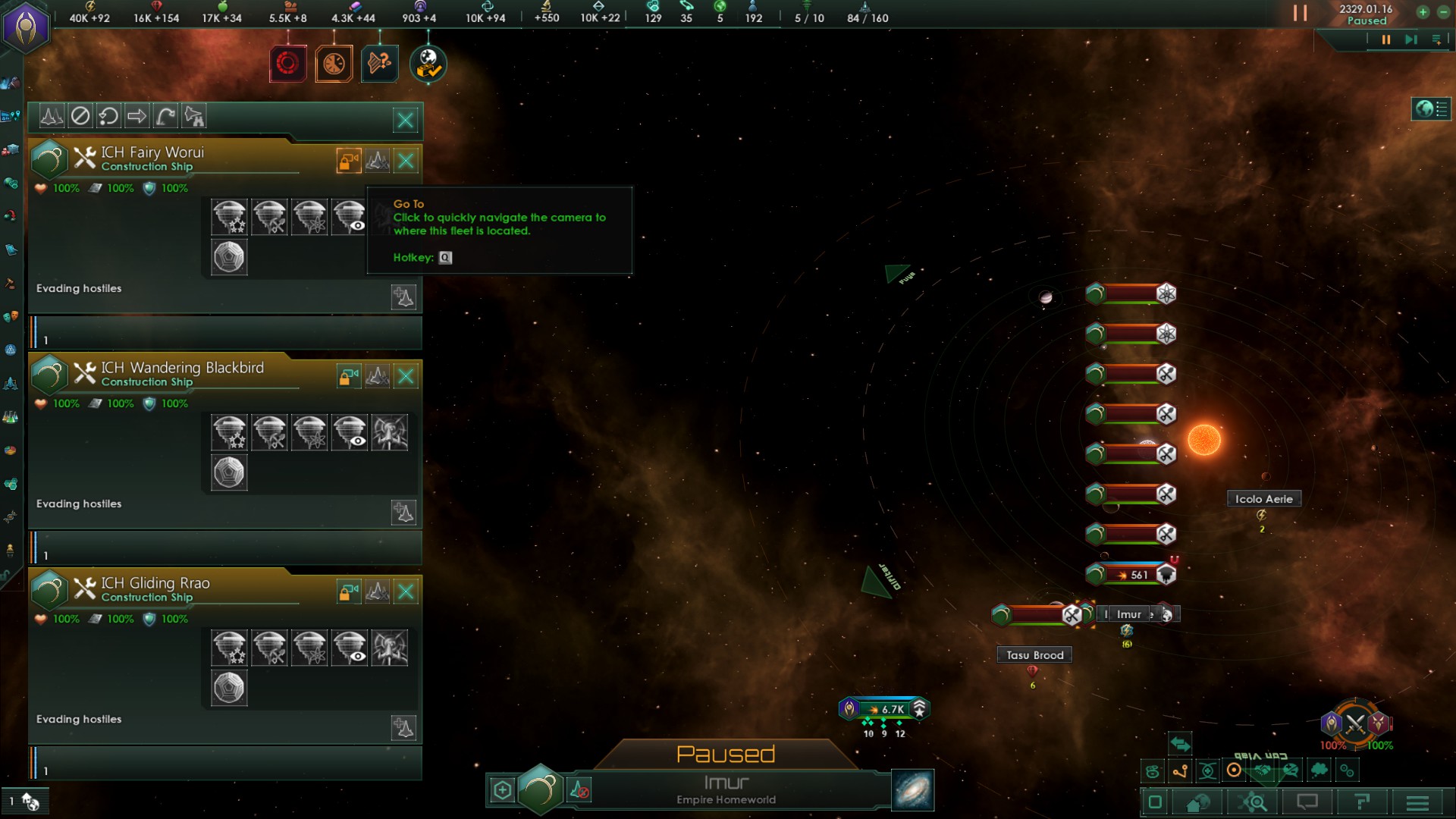The height and width of the screenshot is (819, 1456).
Task: Select the Imur planet label
Action: point(1128,614)
